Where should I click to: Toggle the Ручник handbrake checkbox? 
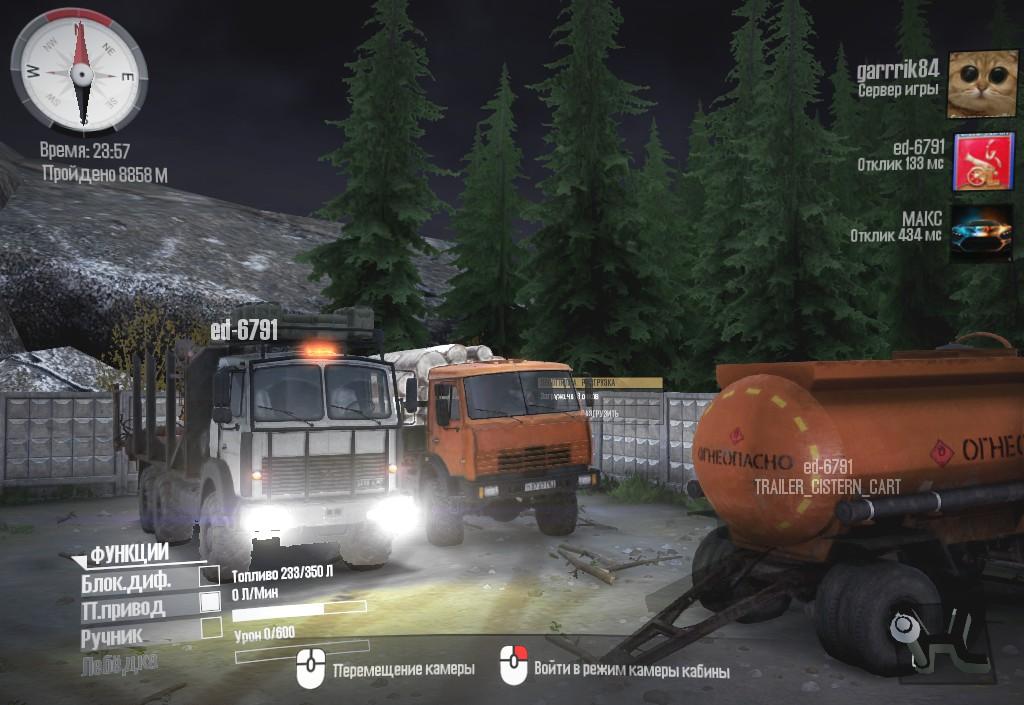pyautogui.click(x=211, y=628)
